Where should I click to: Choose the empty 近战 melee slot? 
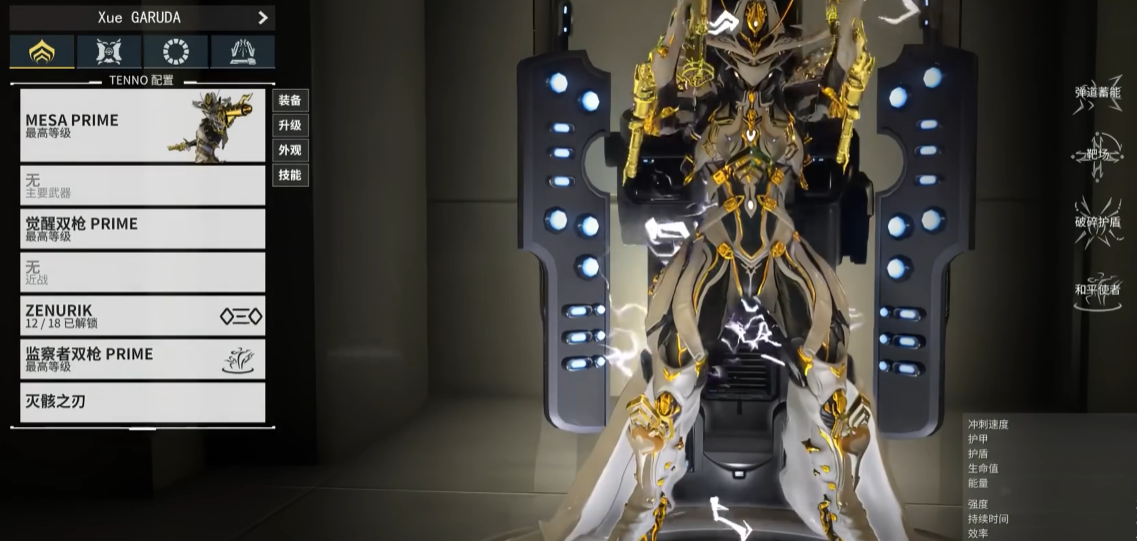pos(142,272)
